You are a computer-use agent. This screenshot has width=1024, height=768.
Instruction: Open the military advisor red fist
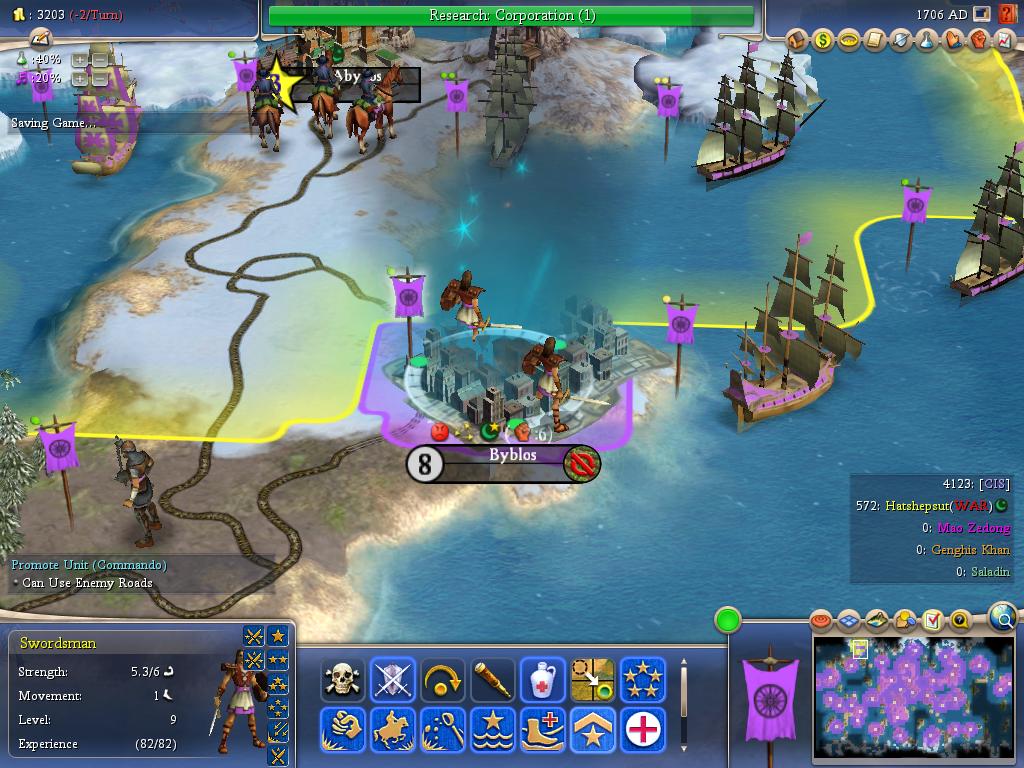tap(978, 40)
